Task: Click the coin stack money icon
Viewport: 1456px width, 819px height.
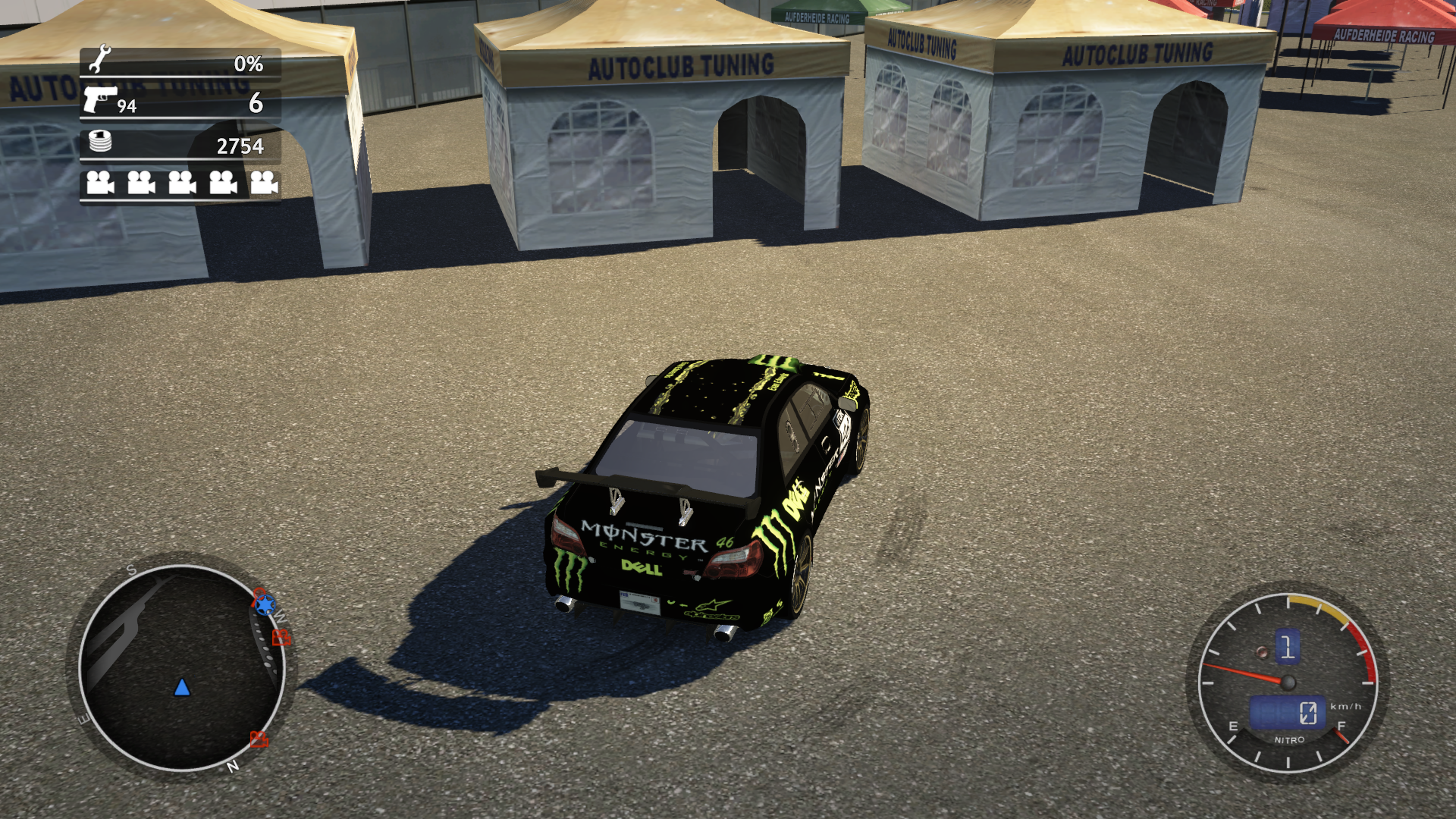Action: click(100, 141)
